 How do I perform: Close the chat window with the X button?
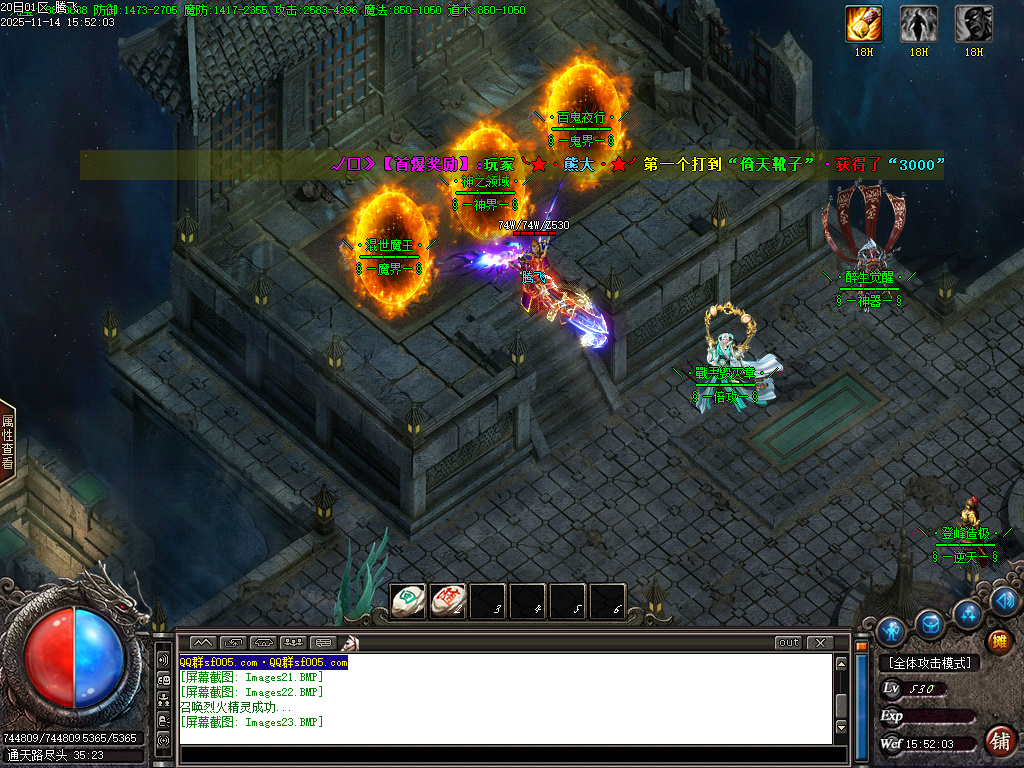point(820,642)
